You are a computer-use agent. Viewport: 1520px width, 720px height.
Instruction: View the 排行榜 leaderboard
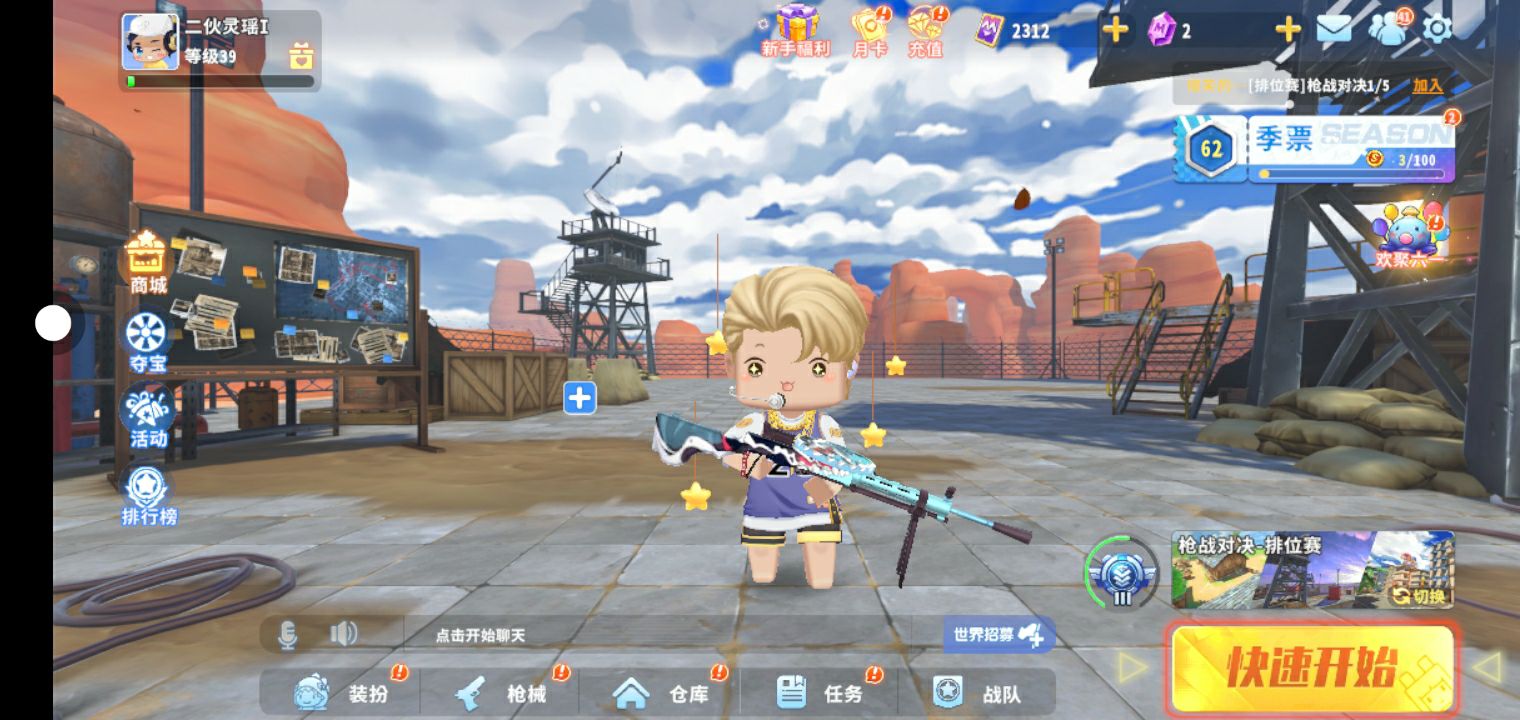[148, 494]
